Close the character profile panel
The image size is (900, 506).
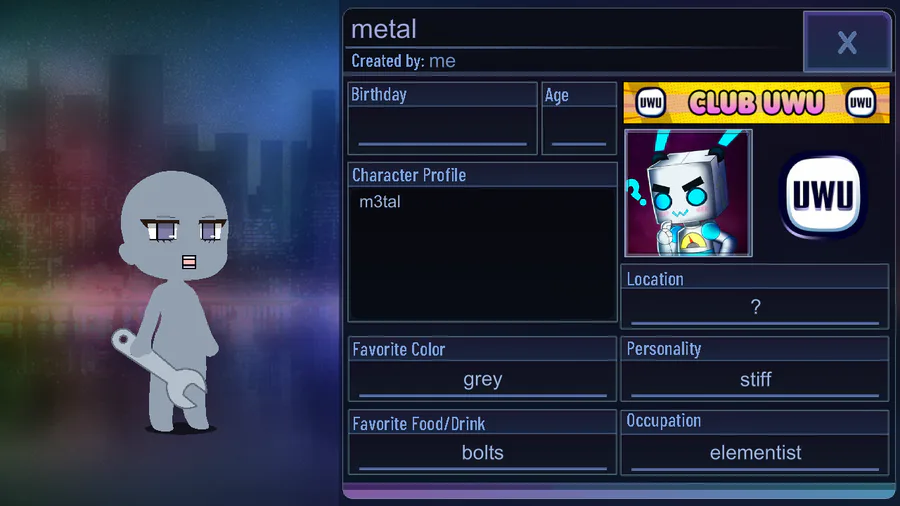(x=847, y=42)
